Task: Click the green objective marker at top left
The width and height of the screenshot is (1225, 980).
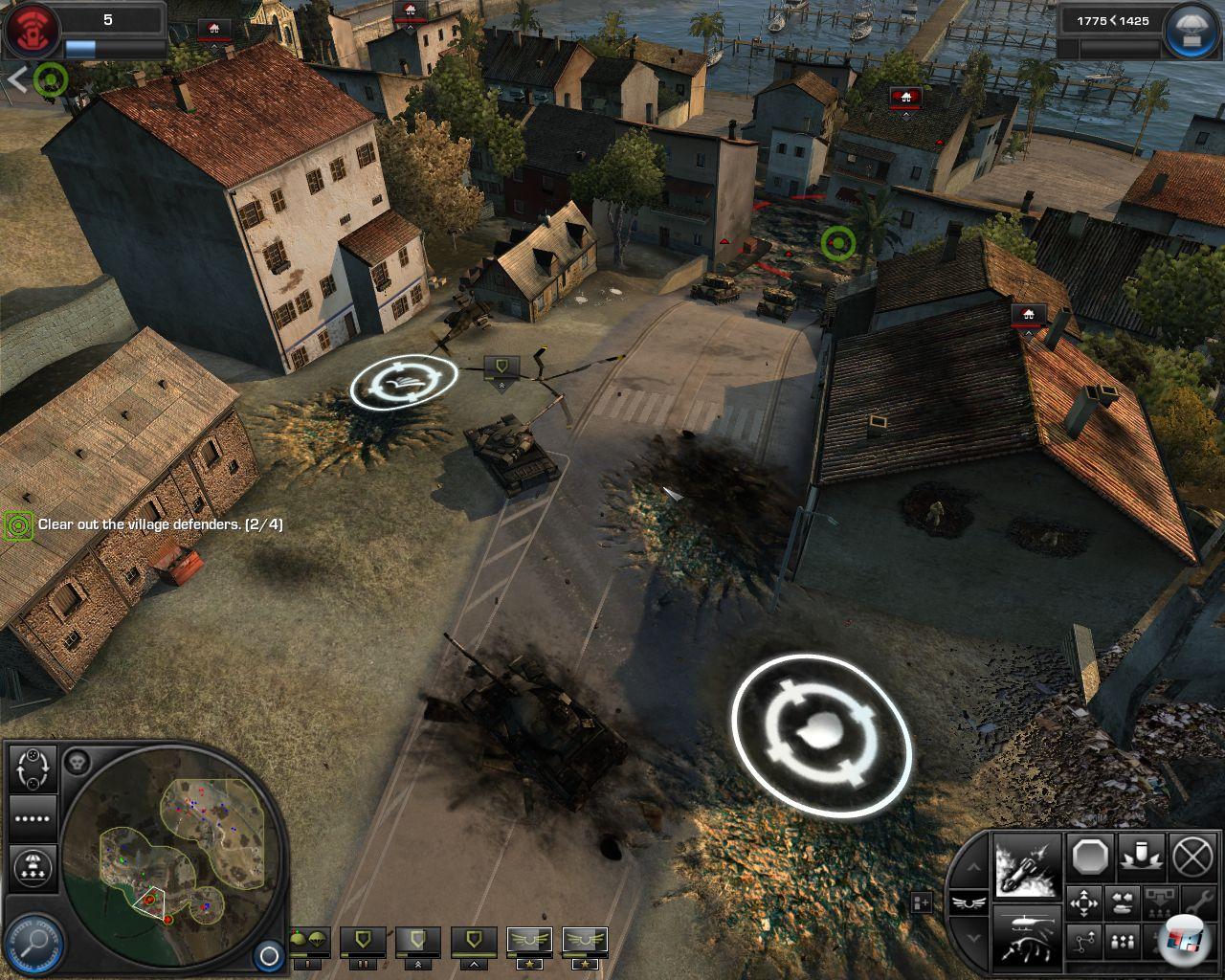Action: pyautogui.click(x=50, y=79)
